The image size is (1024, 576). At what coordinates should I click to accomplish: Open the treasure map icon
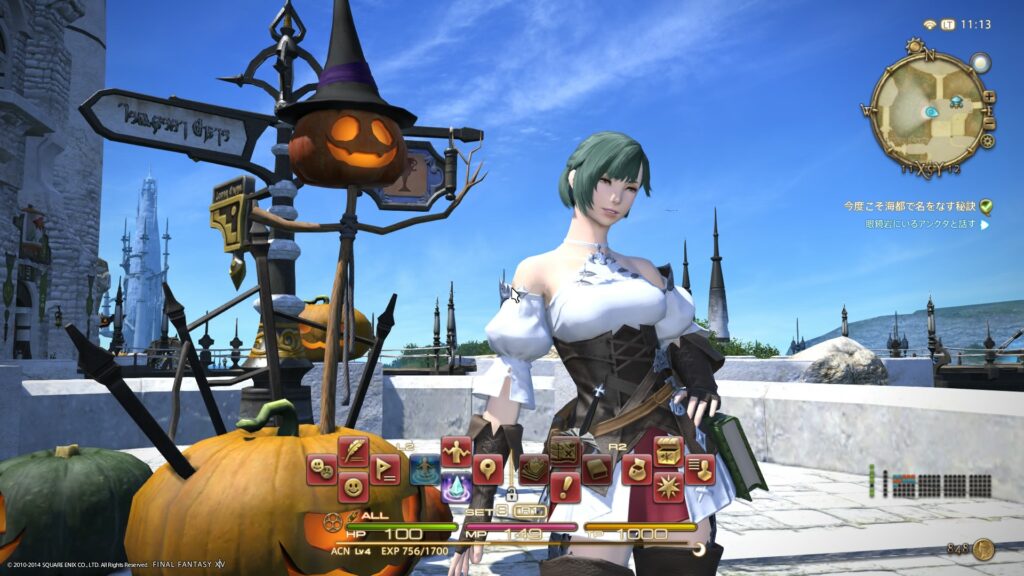[x=565, y=451]
